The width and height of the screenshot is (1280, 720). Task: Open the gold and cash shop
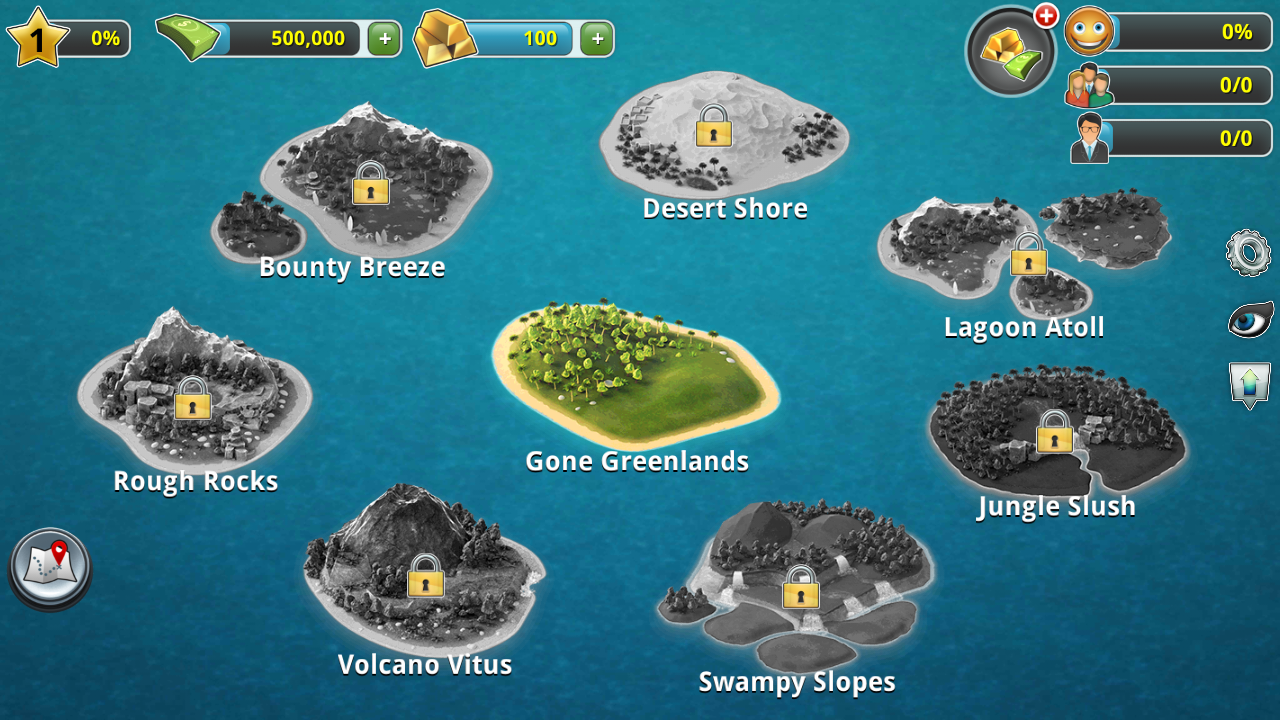click(x=1010, y=52)
